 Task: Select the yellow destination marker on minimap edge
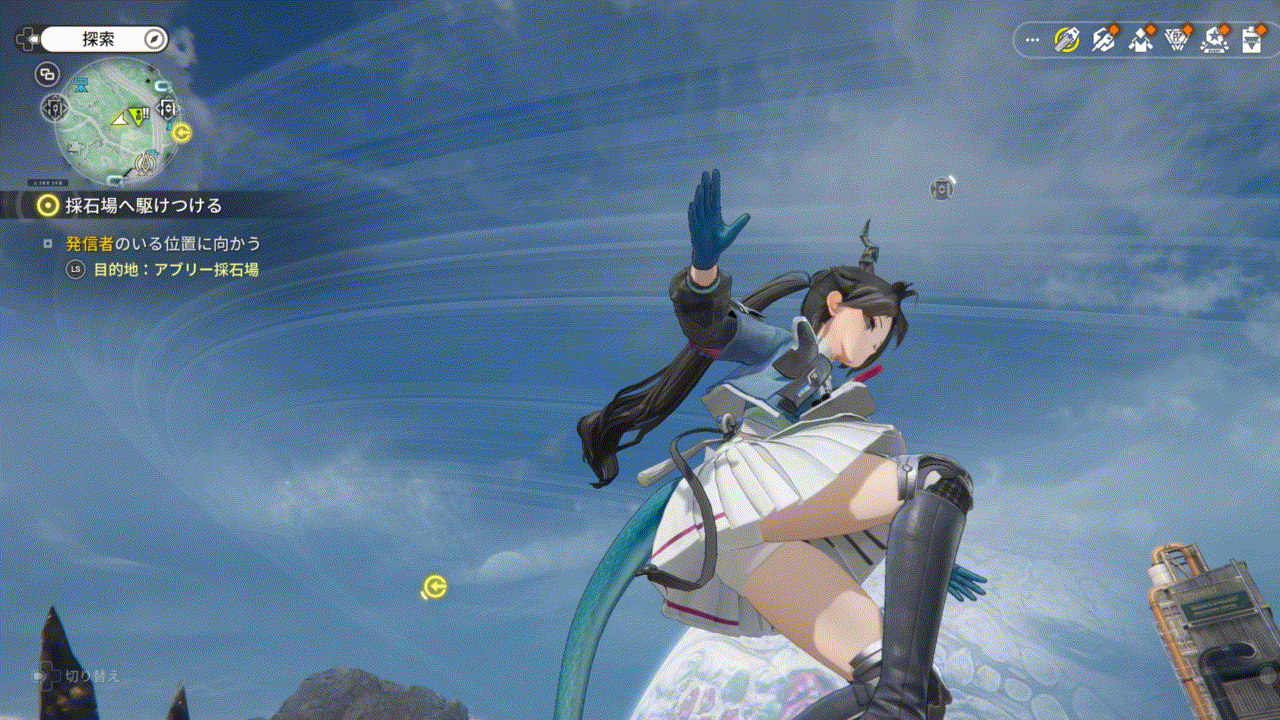[x=181, y=132]
